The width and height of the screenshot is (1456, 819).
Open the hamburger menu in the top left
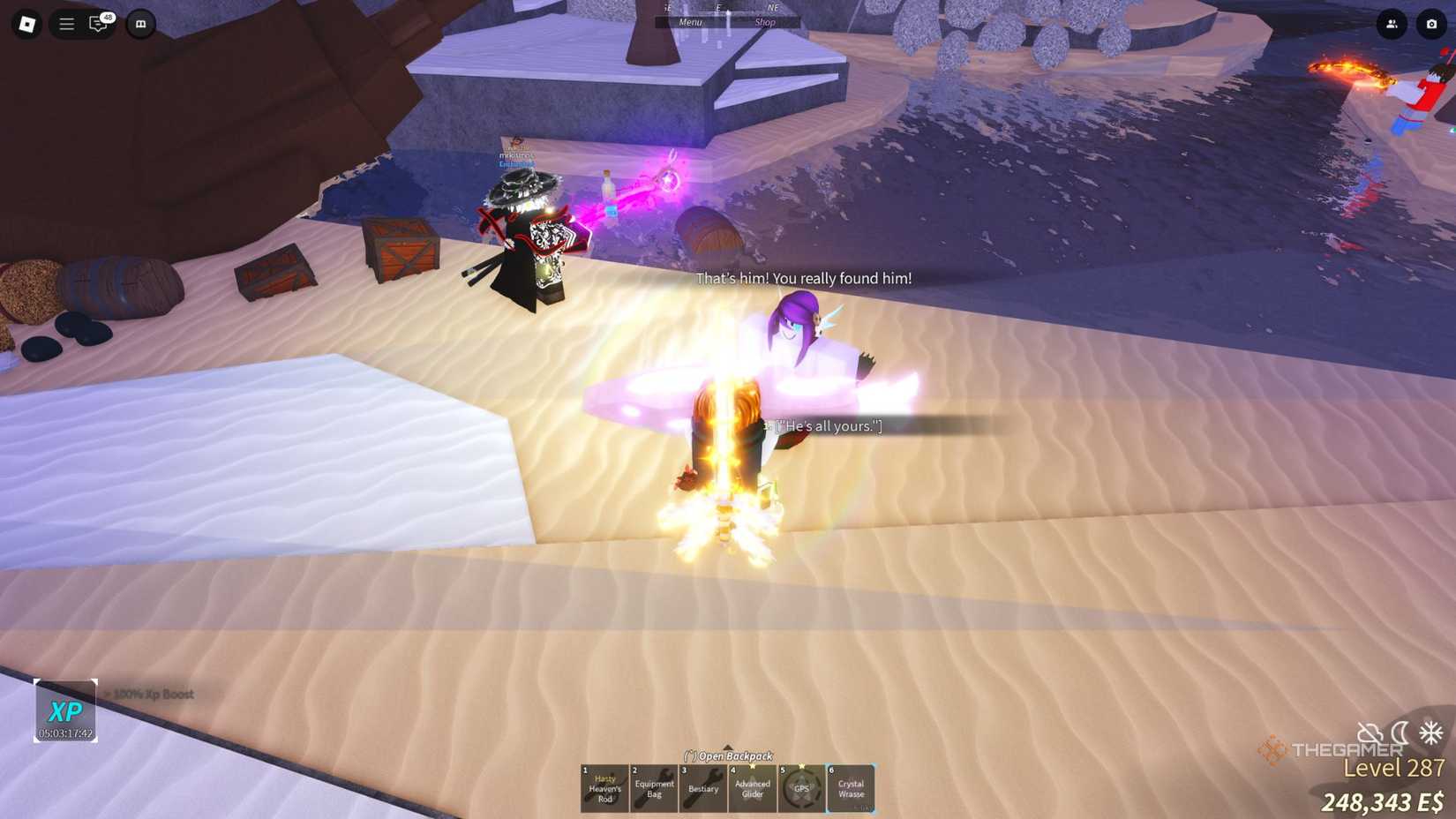point(65,24)
